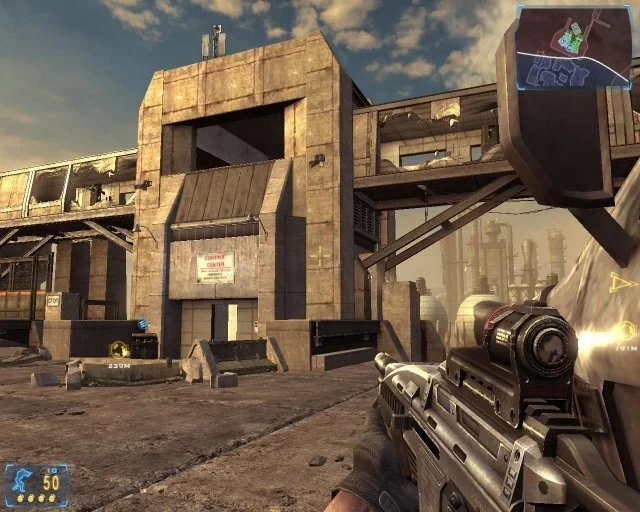Click the blue soldier stance icon
This screenshot has height=512, width=640.
(21, 481)
